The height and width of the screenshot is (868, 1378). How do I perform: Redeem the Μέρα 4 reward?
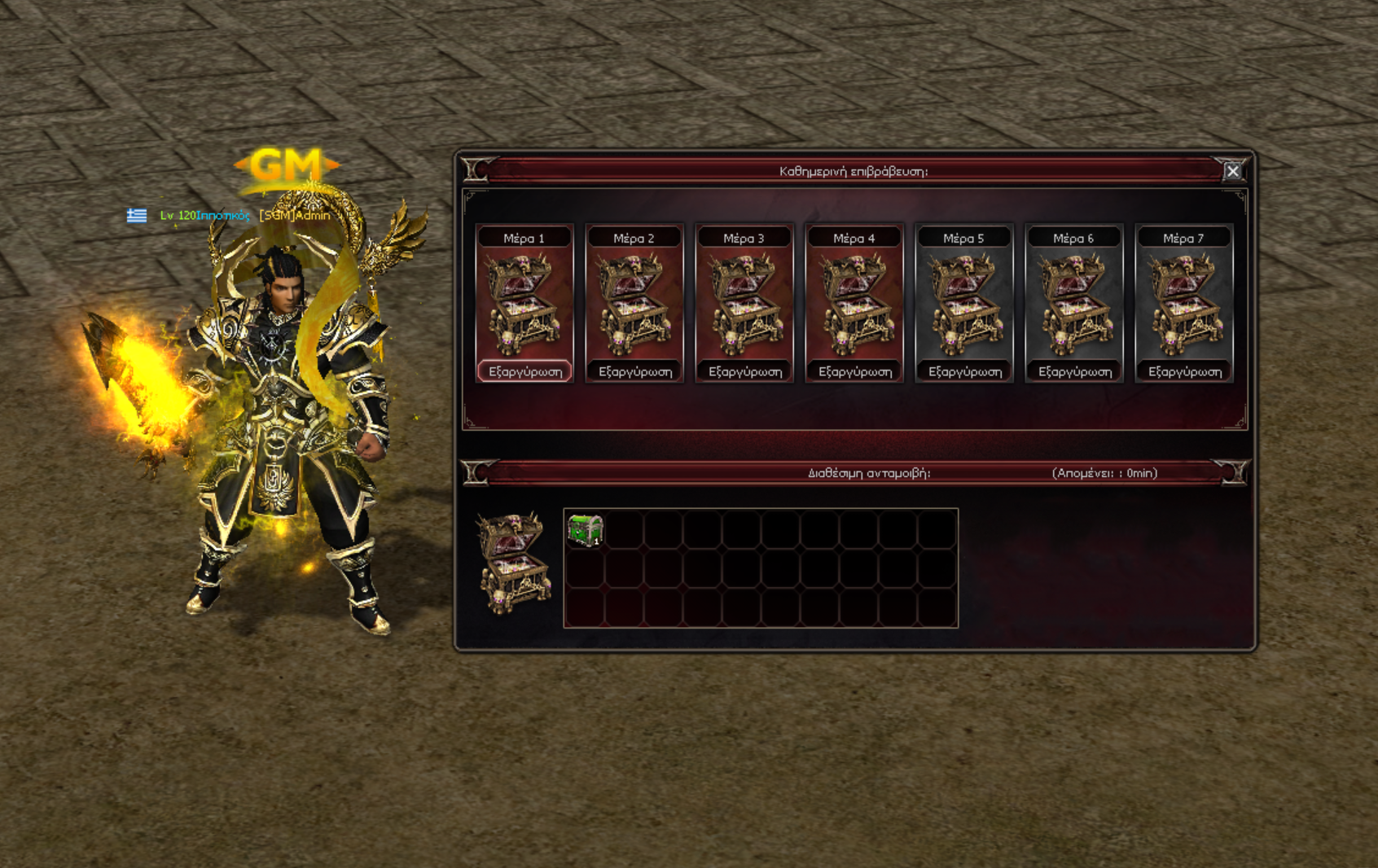click(855, 371)
